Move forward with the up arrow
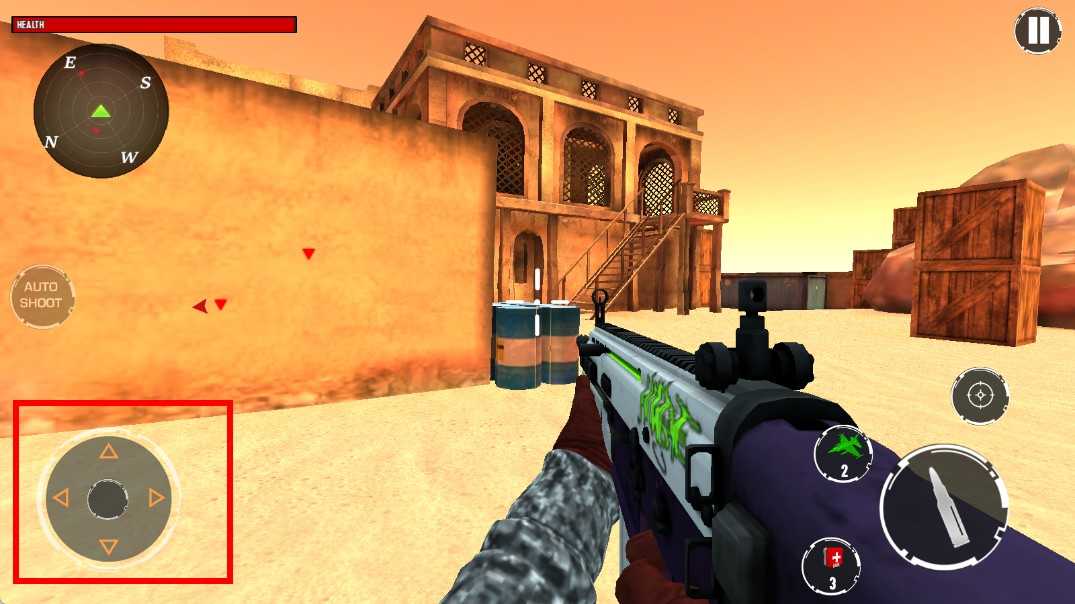This screenshot has height=604, width=1075. (x=109, y=452)
